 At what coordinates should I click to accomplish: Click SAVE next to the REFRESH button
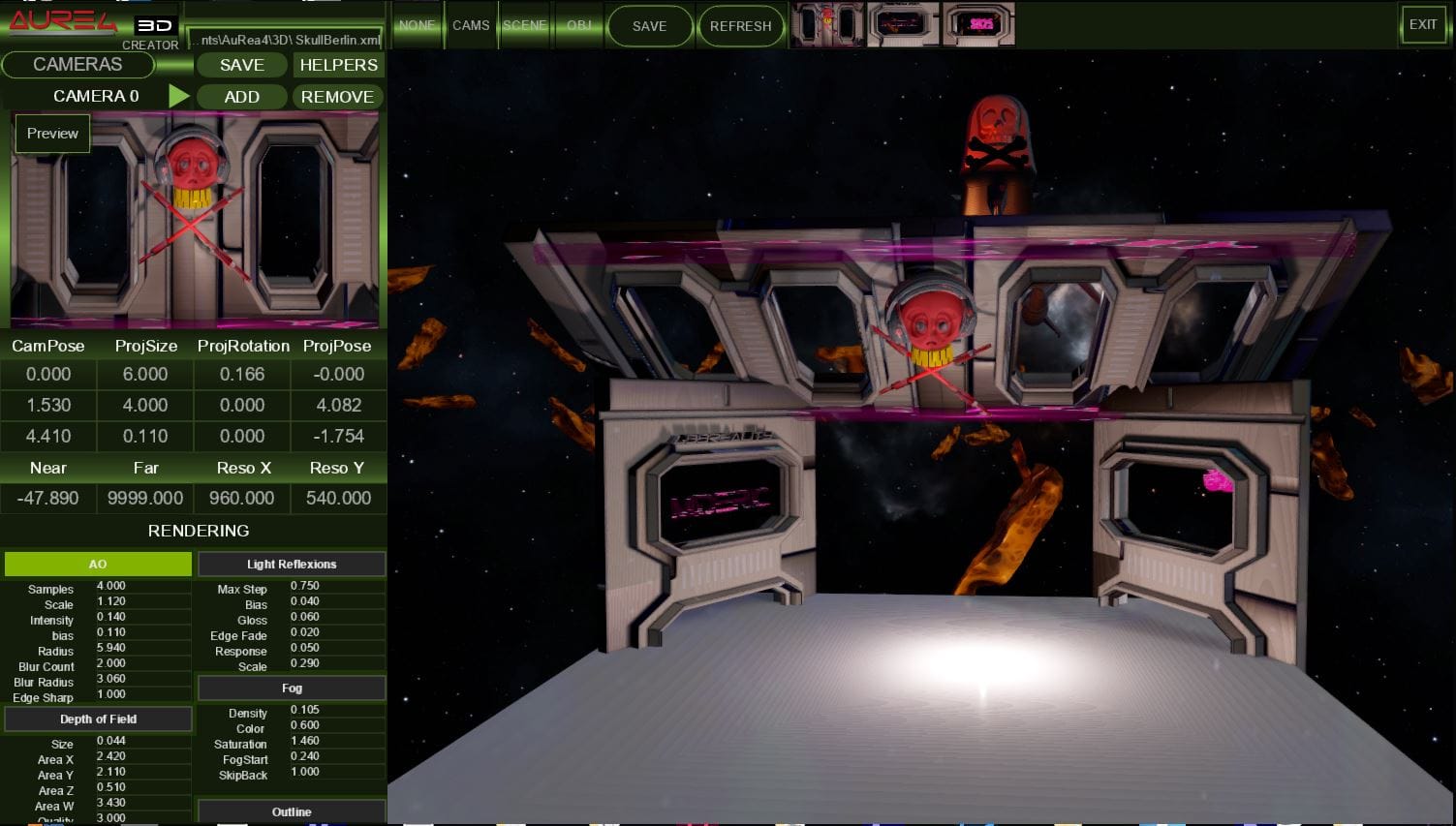click(649, 26)
